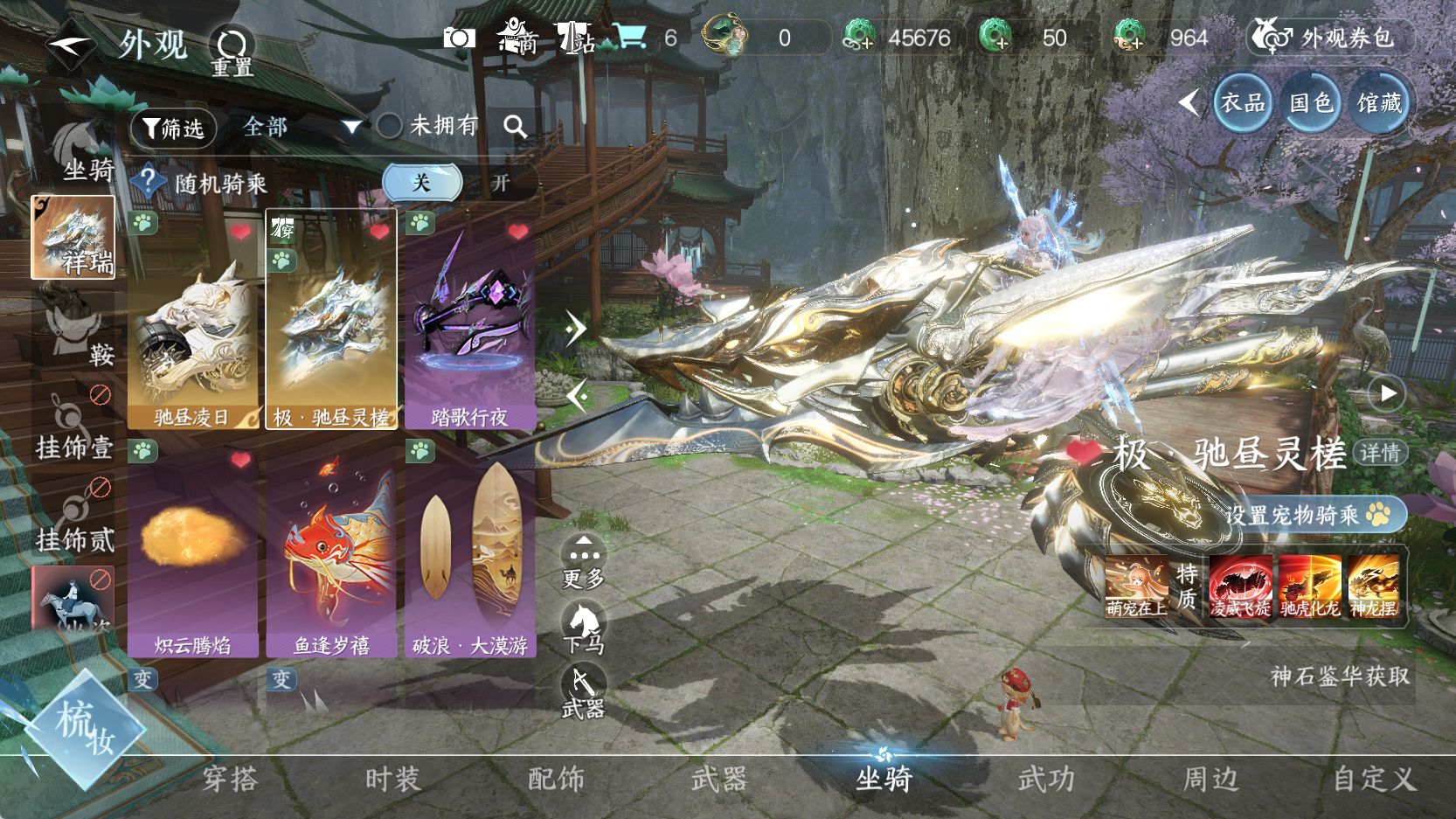Open the 外观券包 coupon pack
The width and height of the screenshot is (1456, 819).
tap(1331, 38)
